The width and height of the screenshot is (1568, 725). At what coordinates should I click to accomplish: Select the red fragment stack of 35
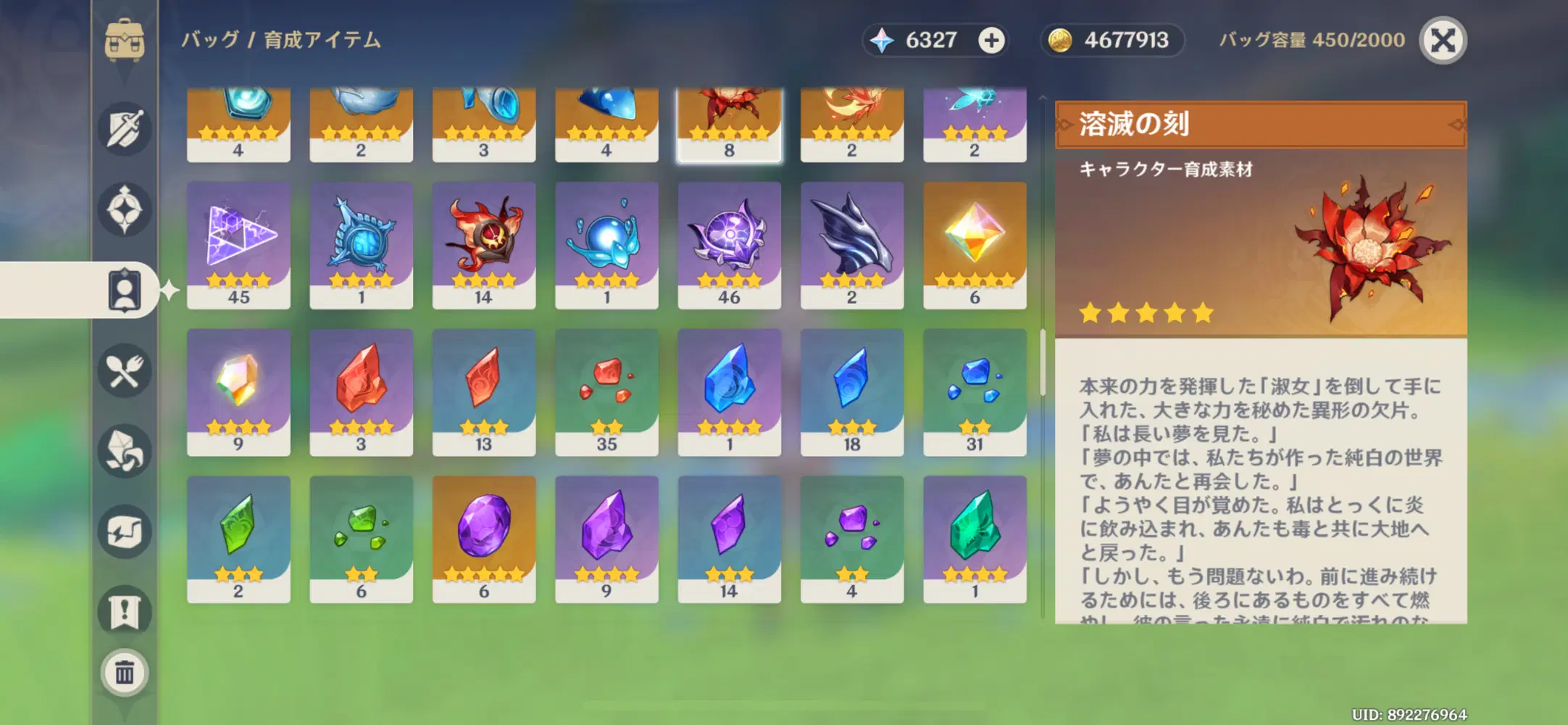[x=607, y=391]
